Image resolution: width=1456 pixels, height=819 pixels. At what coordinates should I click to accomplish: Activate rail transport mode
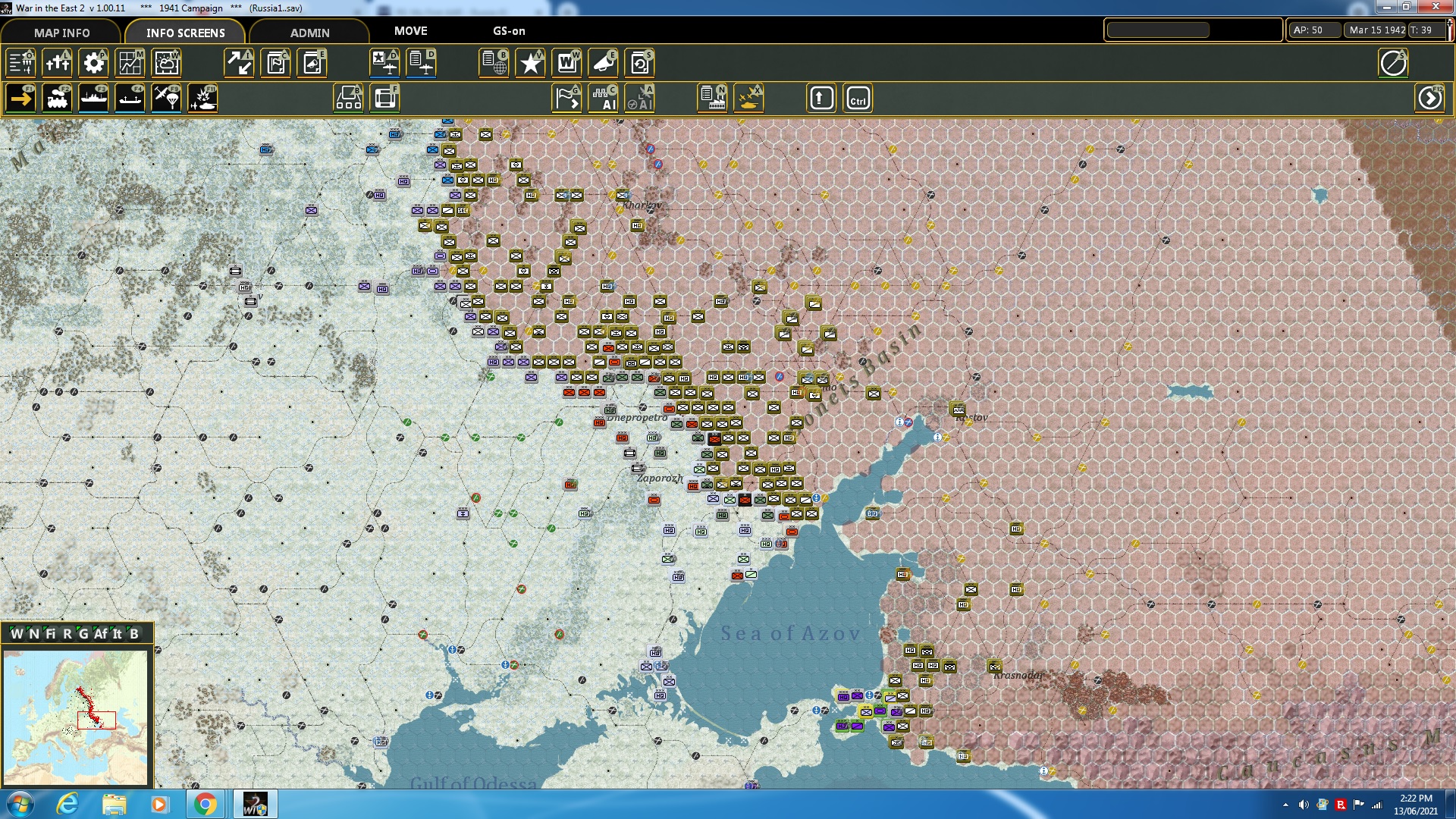[57, 98]
